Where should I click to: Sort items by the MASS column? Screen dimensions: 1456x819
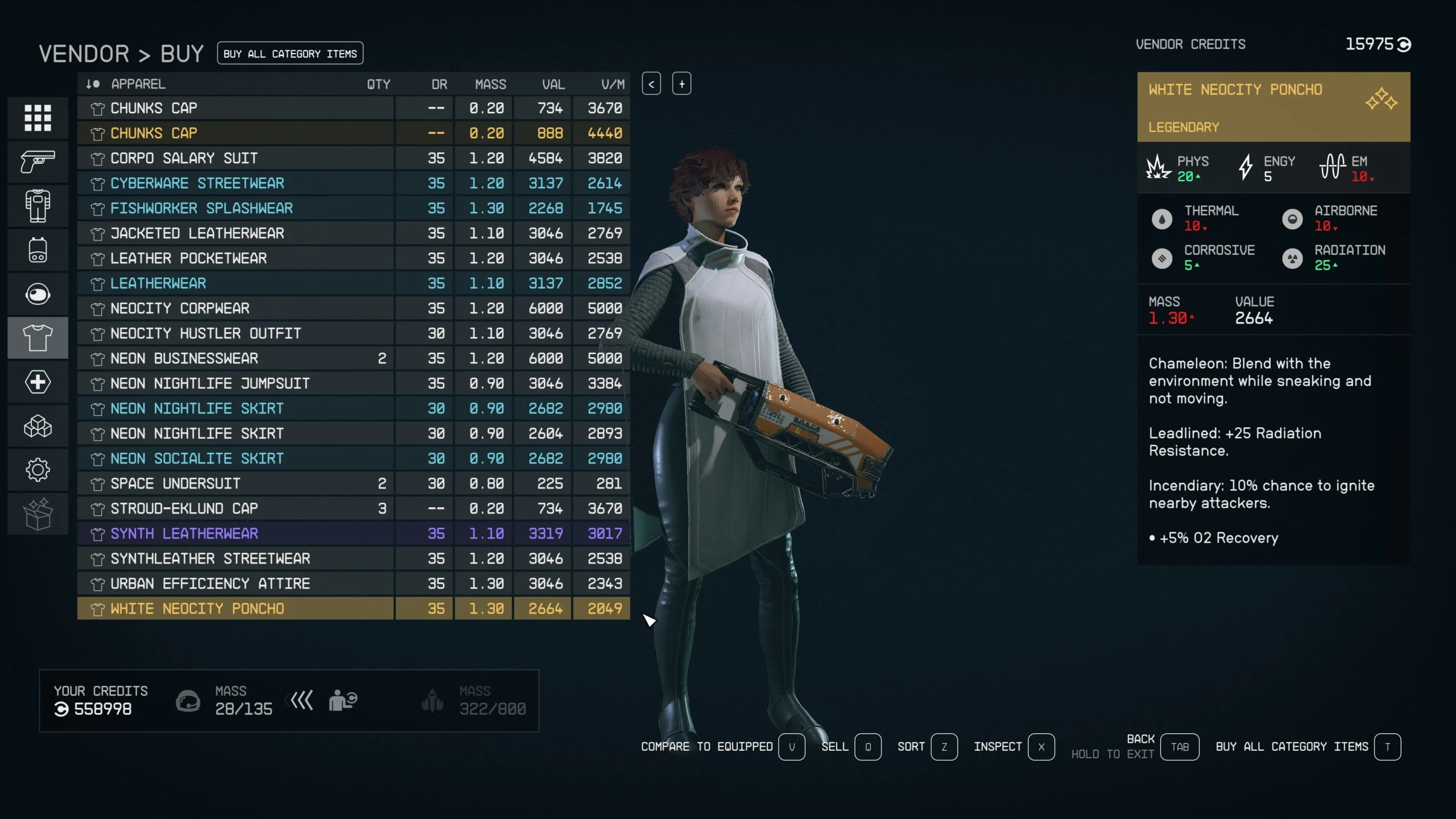(x=490, y=84)
